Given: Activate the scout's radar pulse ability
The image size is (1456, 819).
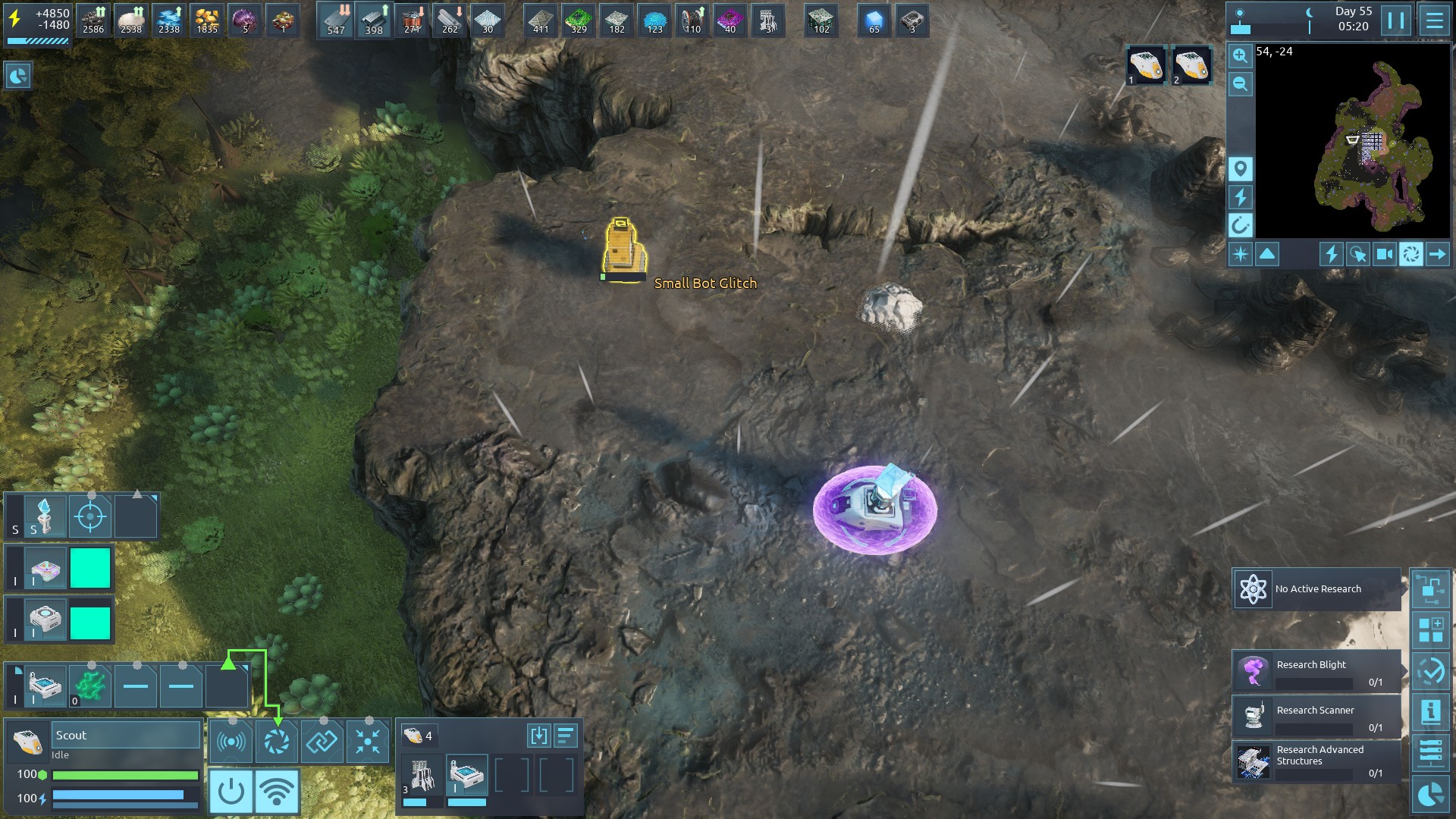Looking at the screenshot, I should (231, 741).
